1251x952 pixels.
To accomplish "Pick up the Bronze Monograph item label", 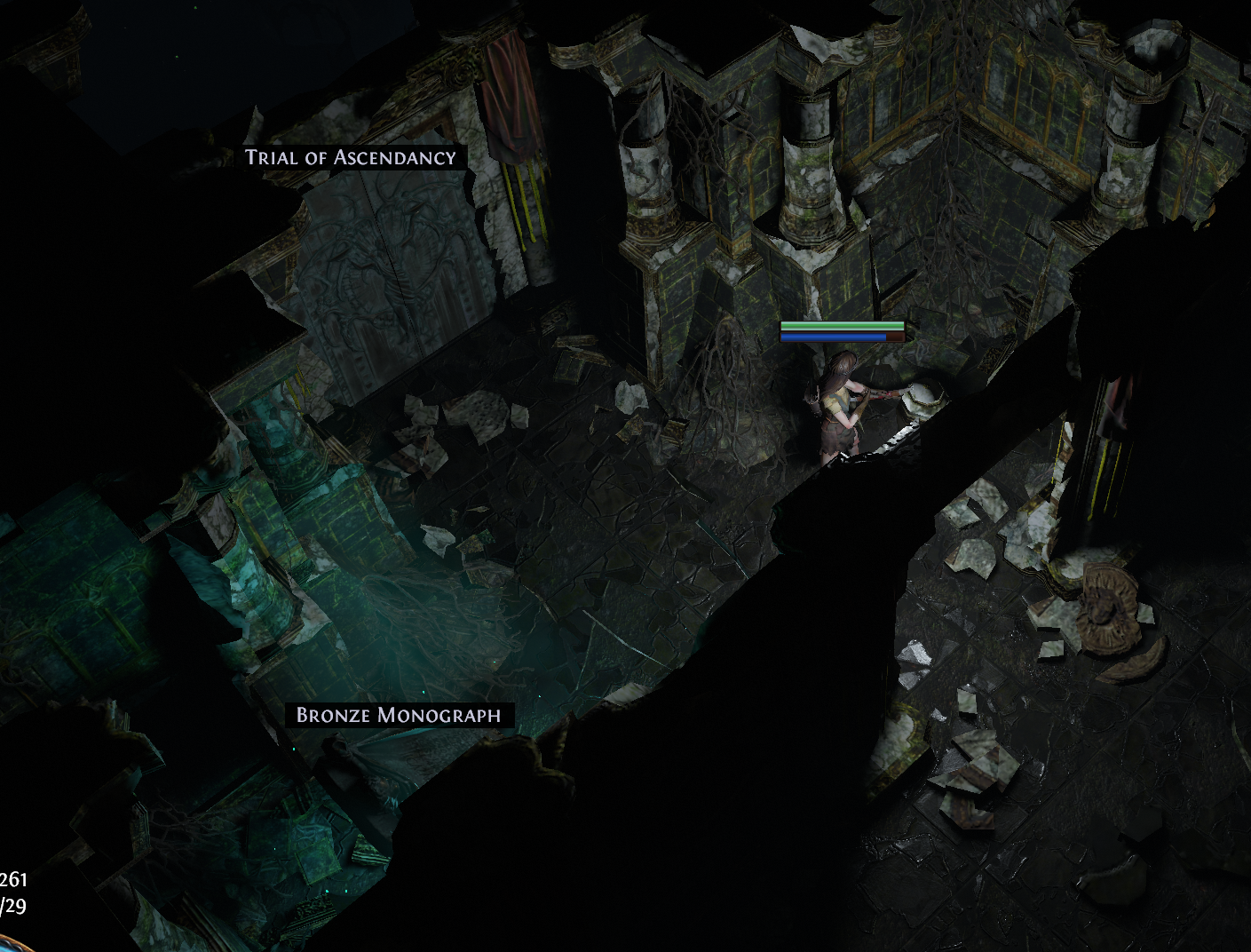I will click(x=399, y=715).
